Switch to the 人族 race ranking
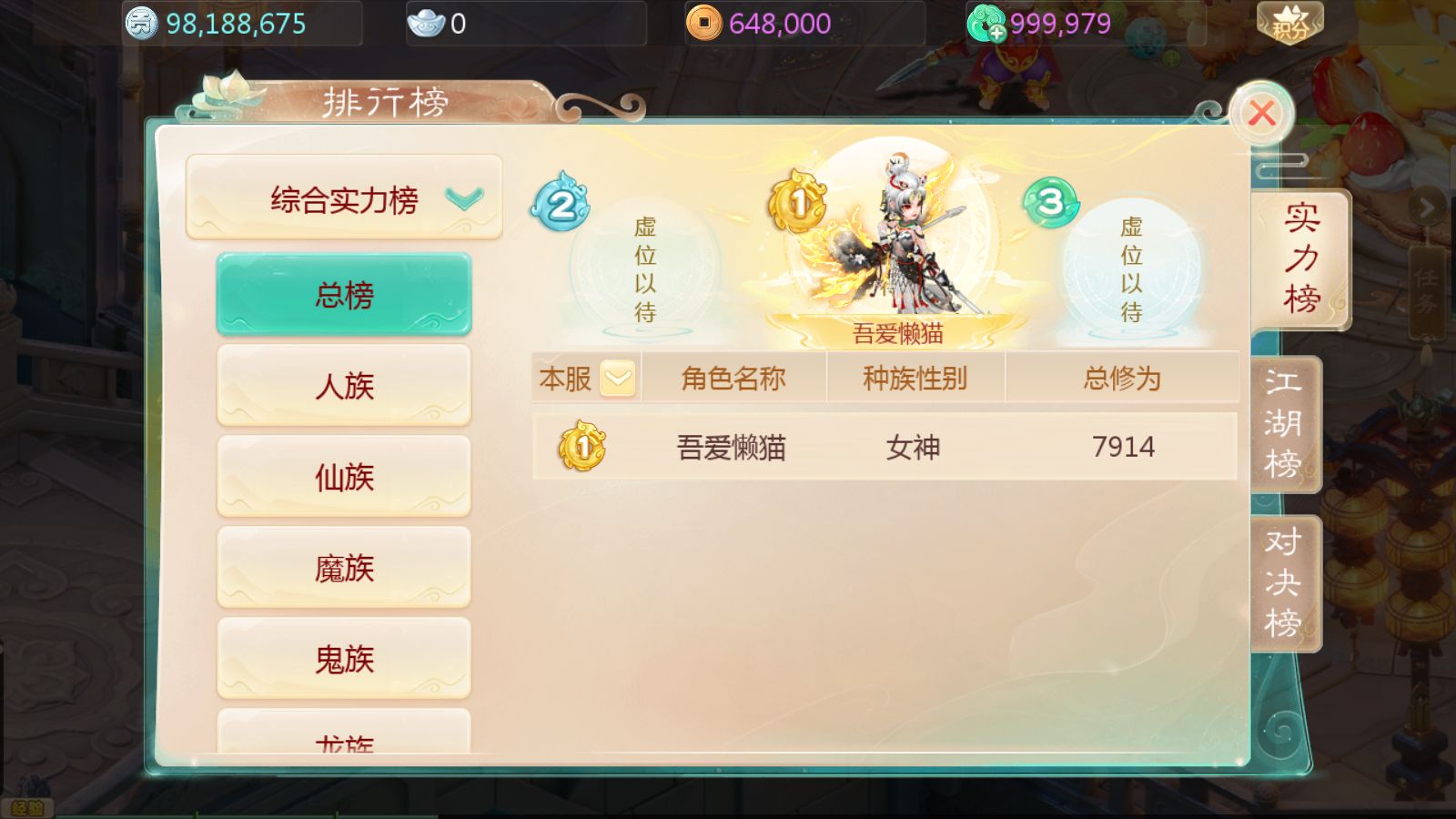1456x819 pixels. (x=343, y=386)
